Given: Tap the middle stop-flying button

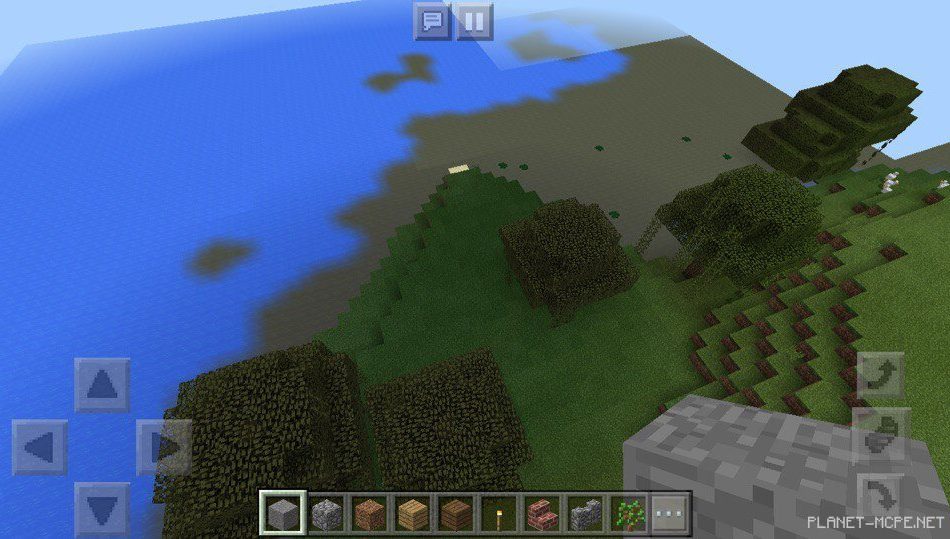Looking at the screenshot, I should 881,436.
